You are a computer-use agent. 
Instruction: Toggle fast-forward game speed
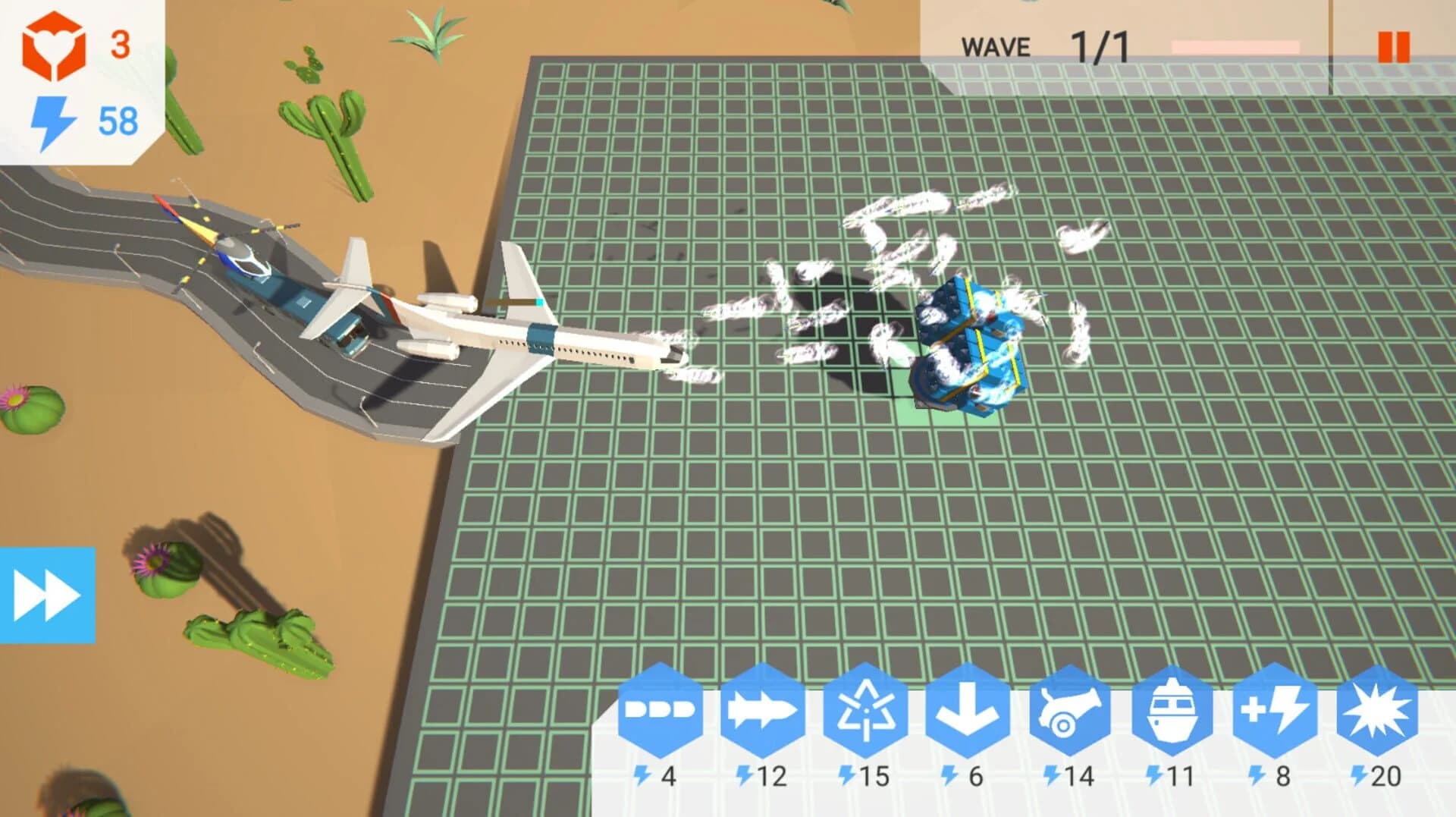47,590
